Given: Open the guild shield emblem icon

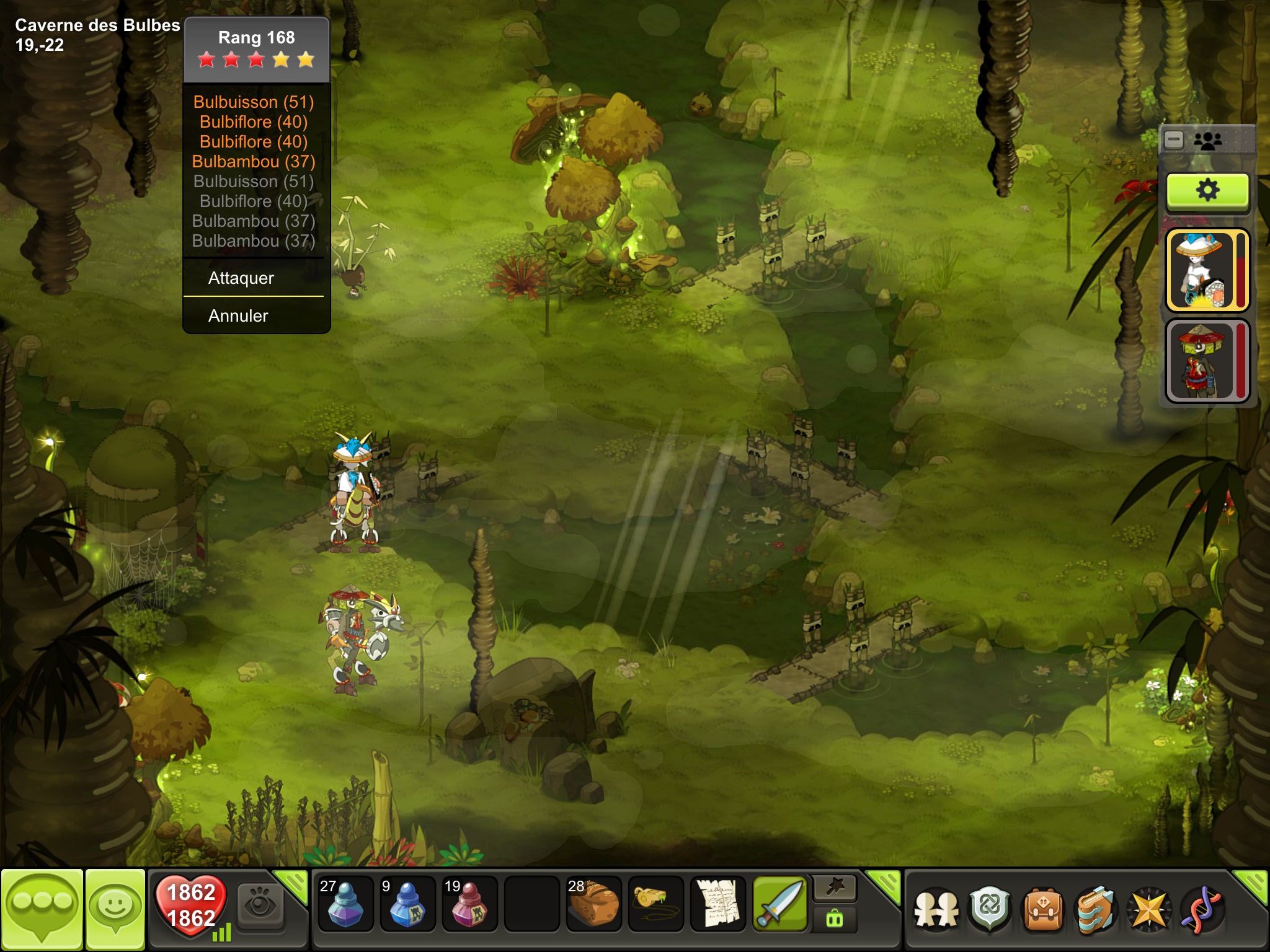Looking at the screenshot, I should point(990,910).
